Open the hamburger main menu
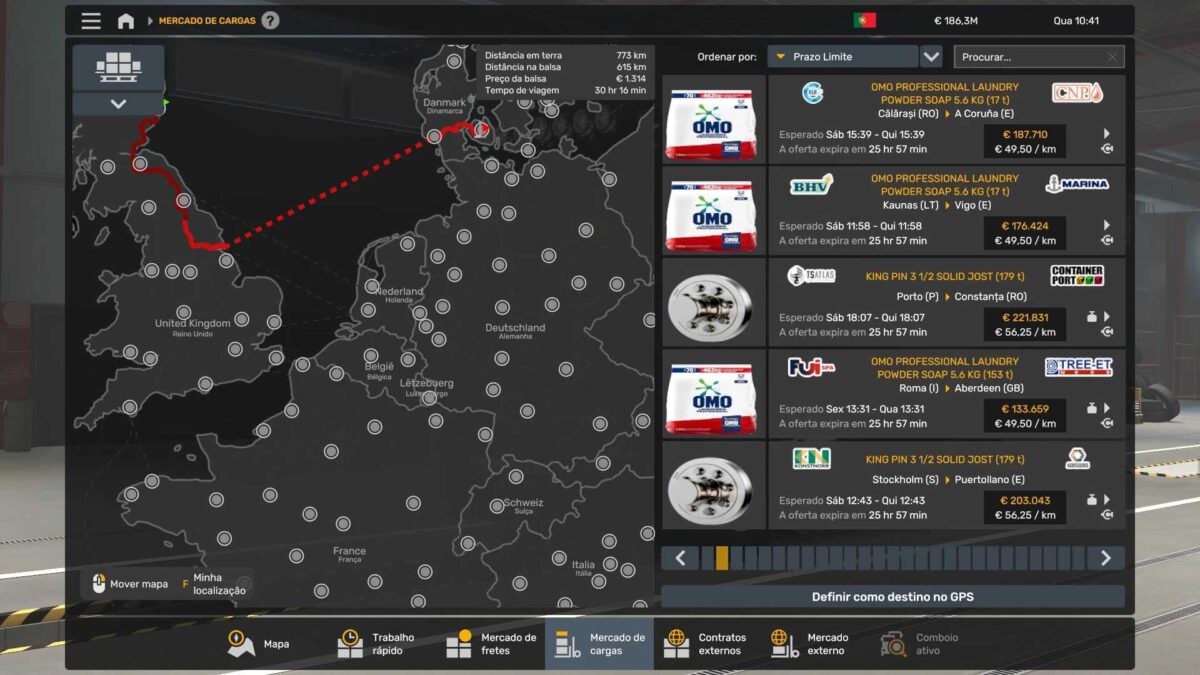Image resolution: width=1200 pixels, height=675 pixels. 91,21
